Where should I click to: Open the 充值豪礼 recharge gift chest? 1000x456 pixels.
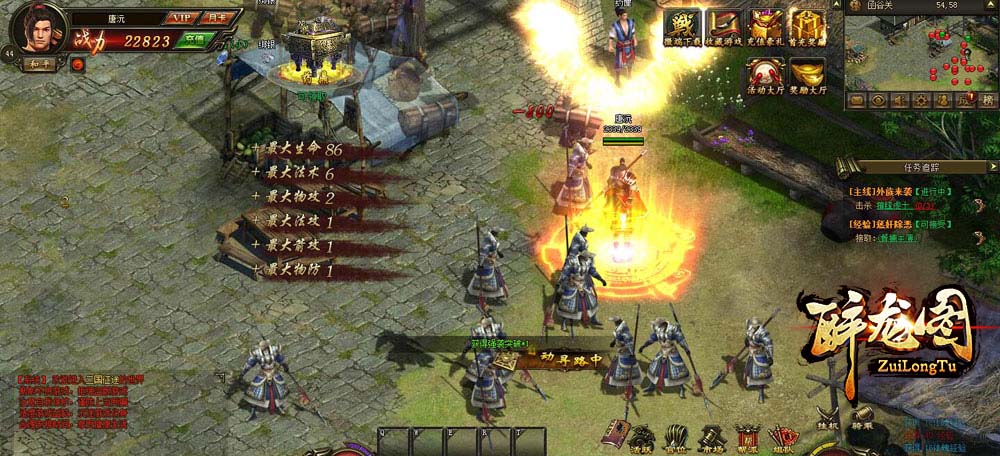[766, 27]
